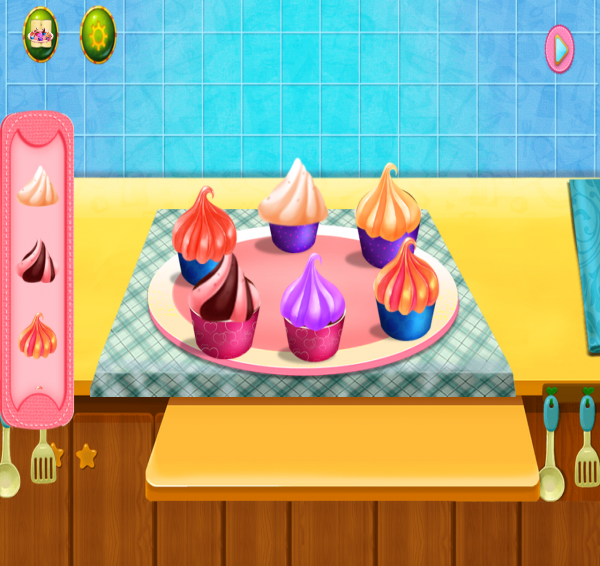The height and width of the screenshot is (566, 600).
Task: Click the pink next arrow button
Action: (560, 48)
